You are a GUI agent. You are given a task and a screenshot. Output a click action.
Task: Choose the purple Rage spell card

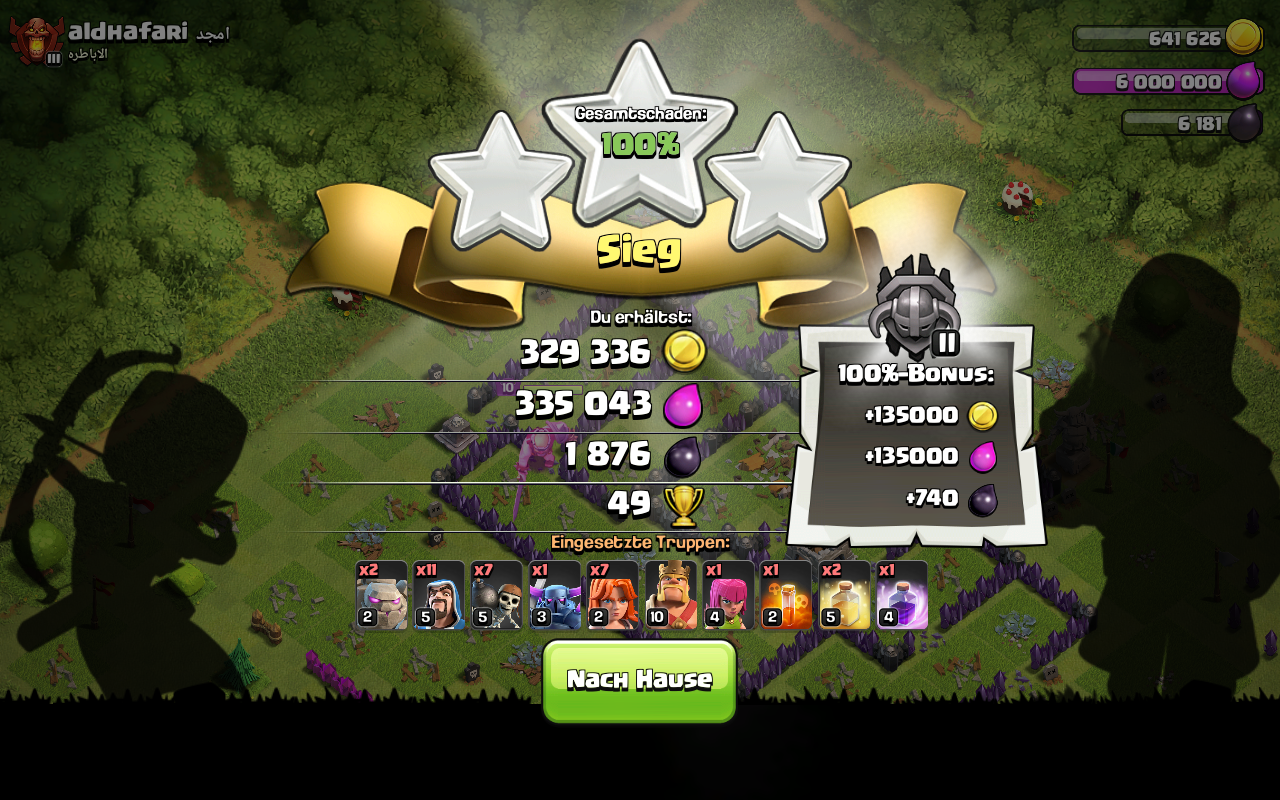[902, 595]
